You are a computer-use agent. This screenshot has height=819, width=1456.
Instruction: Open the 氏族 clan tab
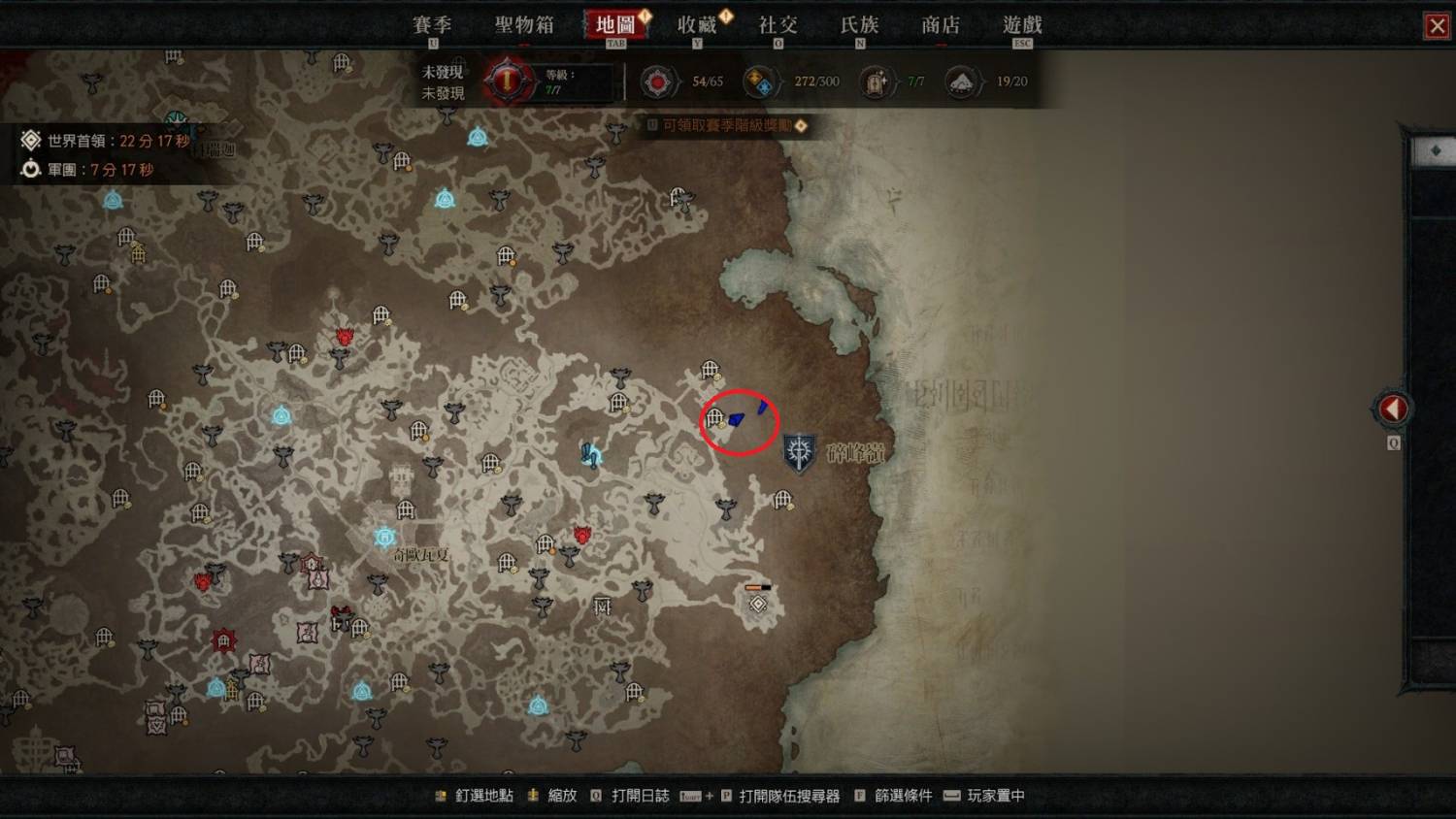pyautogui.click(x=859, y=25)
